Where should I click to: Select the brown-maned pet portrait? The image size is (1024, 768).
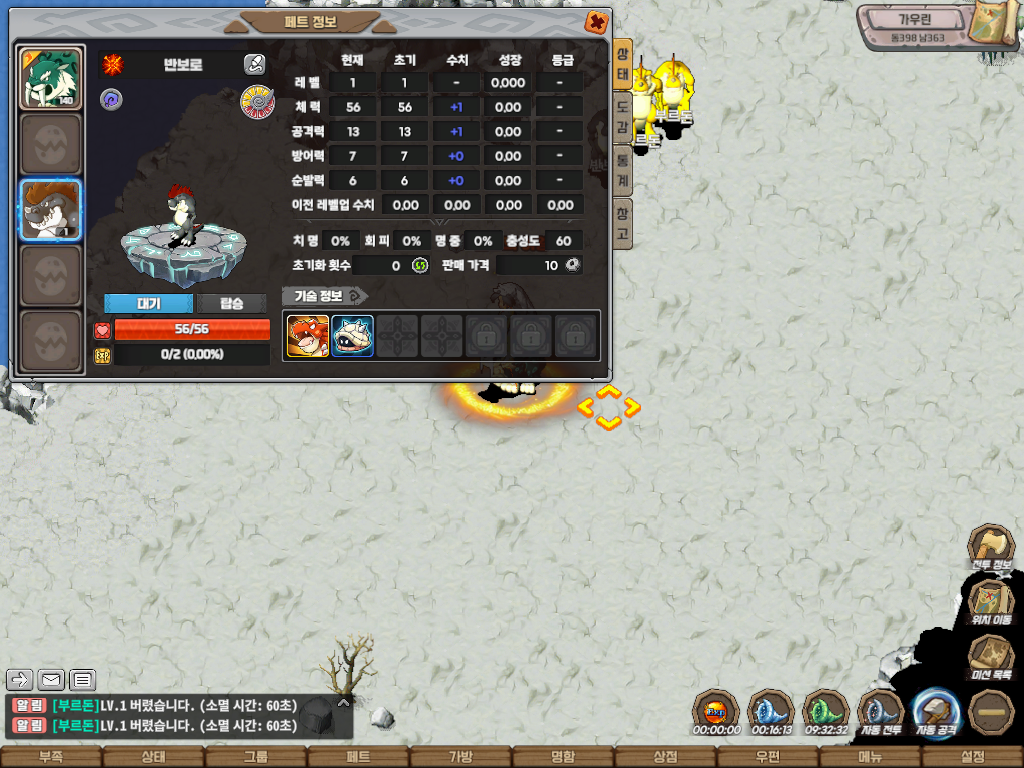pos(50,210)
